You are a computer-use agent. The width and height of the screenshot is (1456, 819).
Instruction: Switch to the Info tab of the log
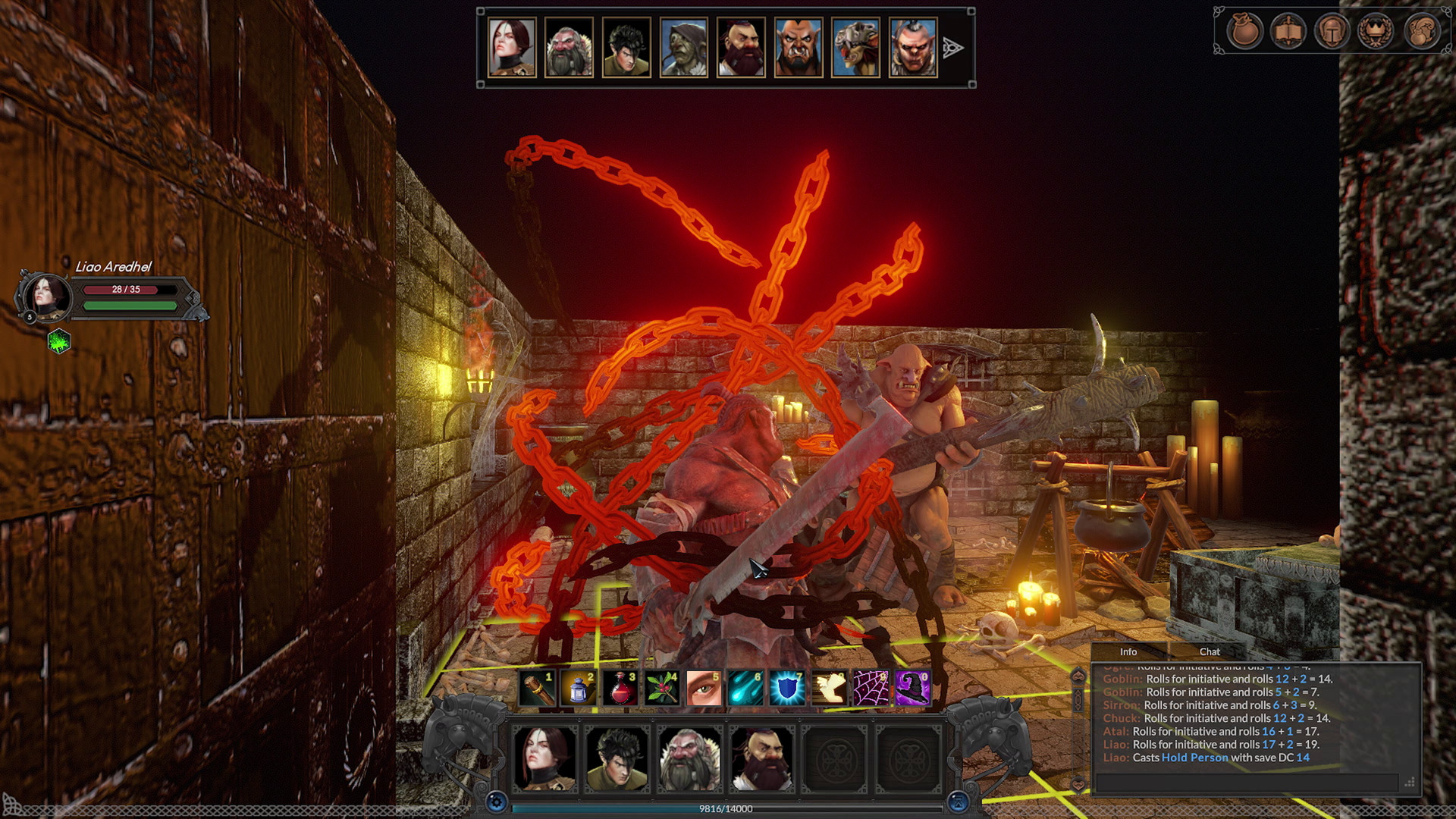[1129, 651]
